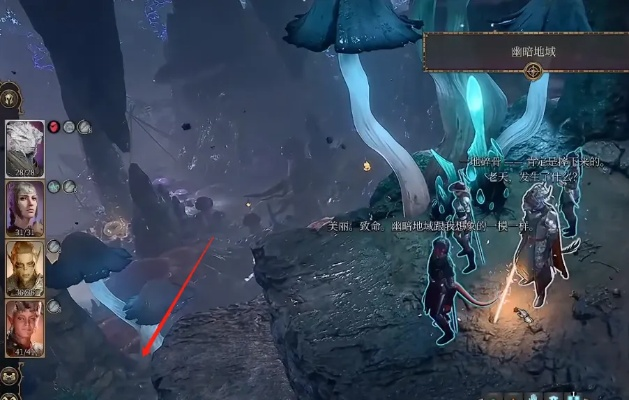Open the round emblem button above portraits
The image size is (629, 400).
8,99
